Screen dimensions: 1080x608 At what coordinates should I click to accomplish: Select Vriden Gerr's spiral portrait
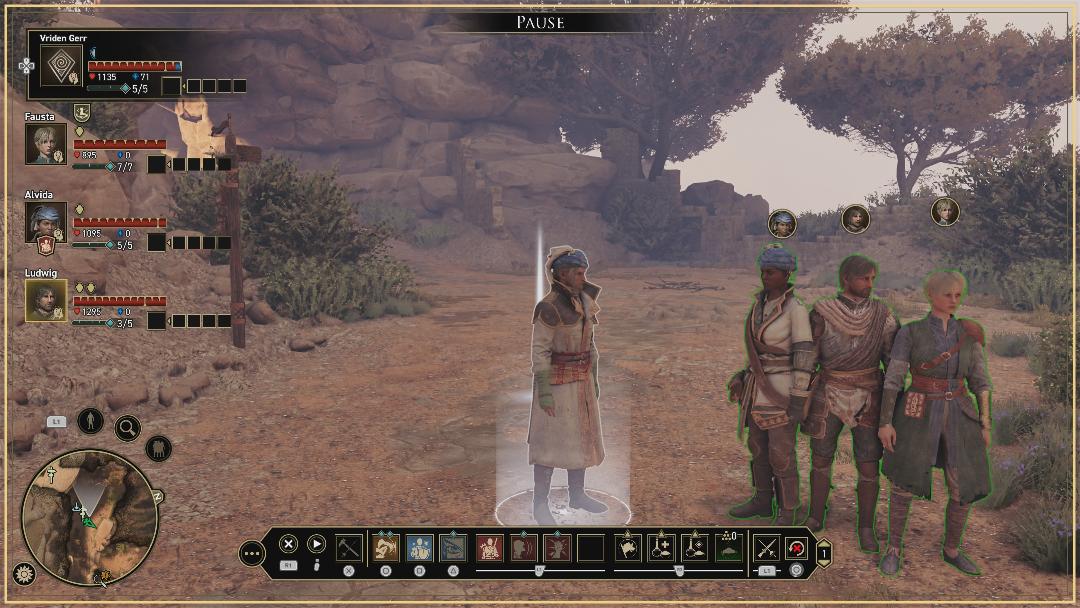pyautogui.click(x=61, y=66)
